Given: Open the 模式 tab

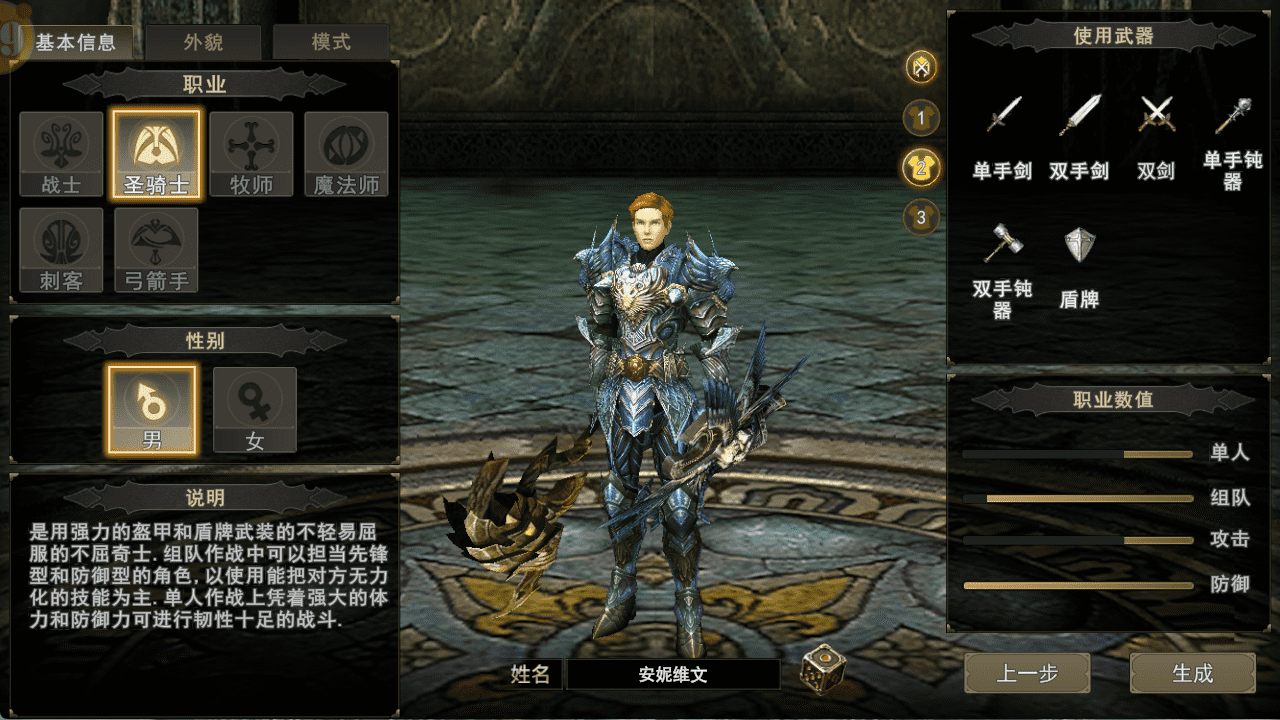Looking at the screenshot, I should (x=331, y=43).
